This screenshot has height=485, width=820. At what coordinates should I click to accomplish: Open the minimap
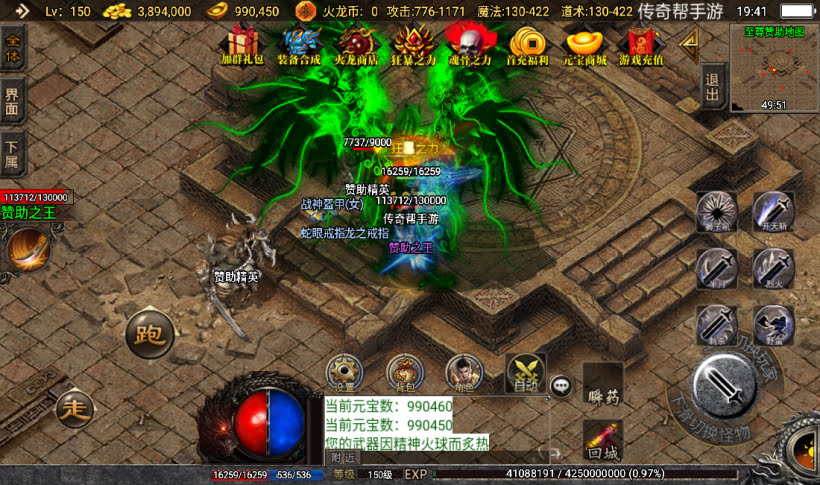pyautogui.click(x=774, y=68)
